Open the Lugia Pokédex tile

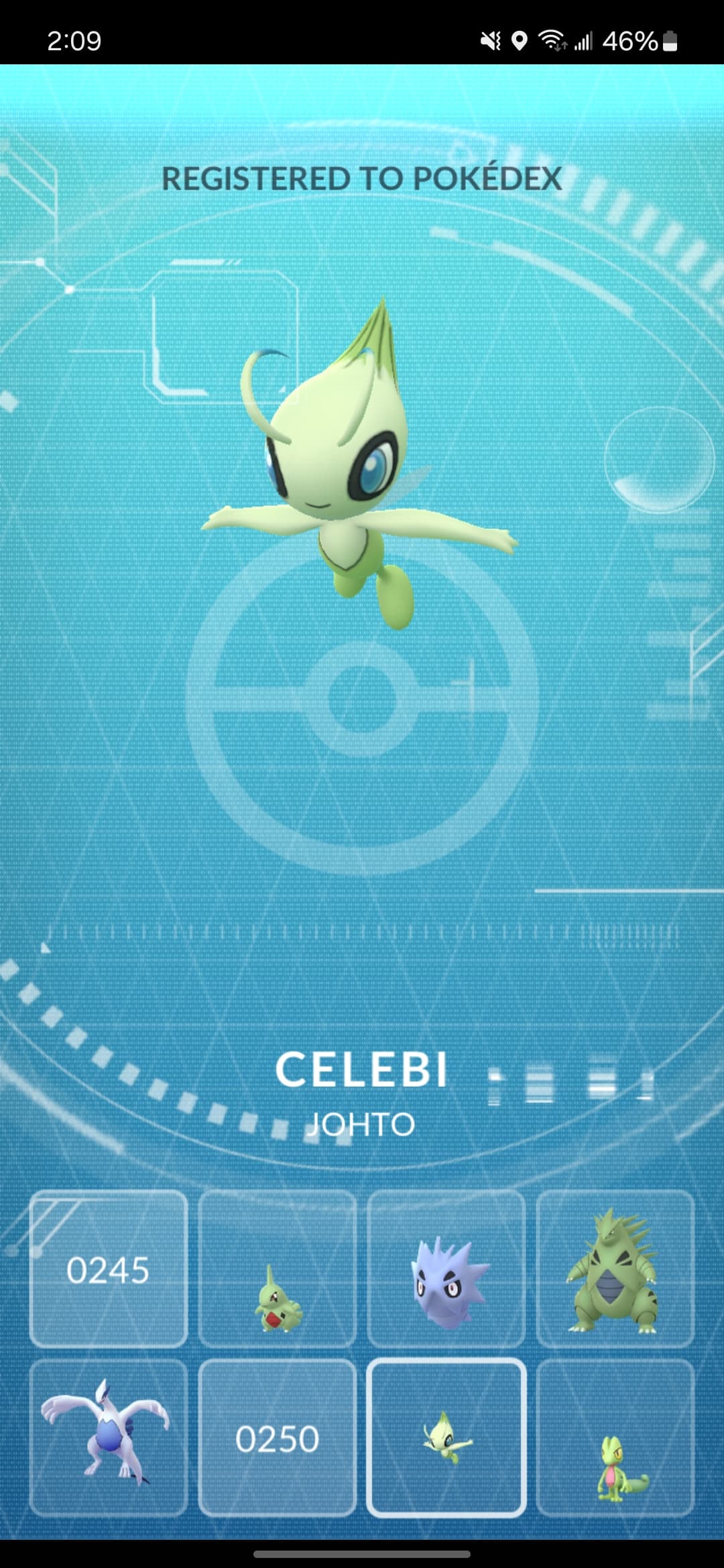tap(109, 1438)
